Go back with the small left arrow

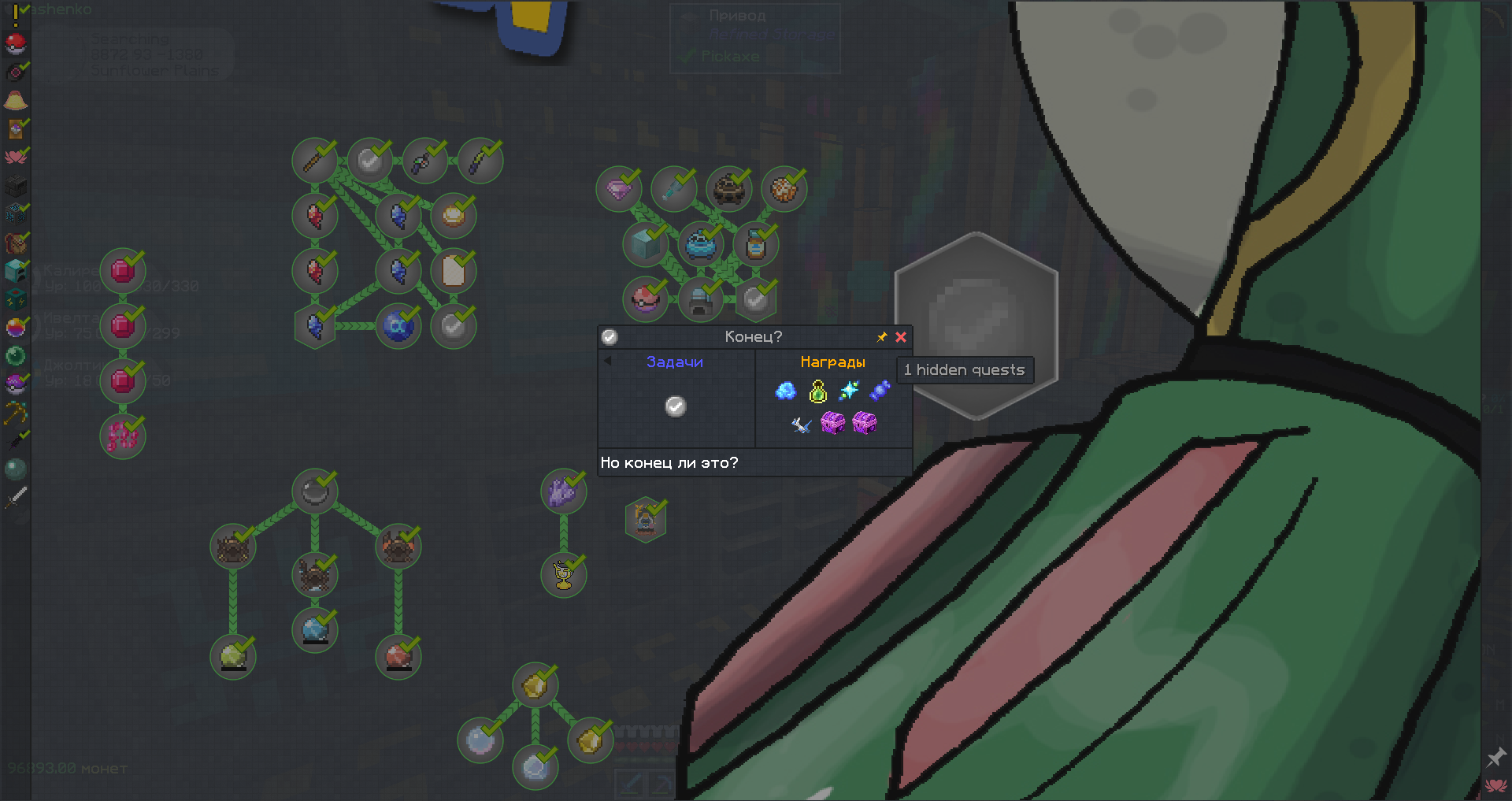coord(607,362)
